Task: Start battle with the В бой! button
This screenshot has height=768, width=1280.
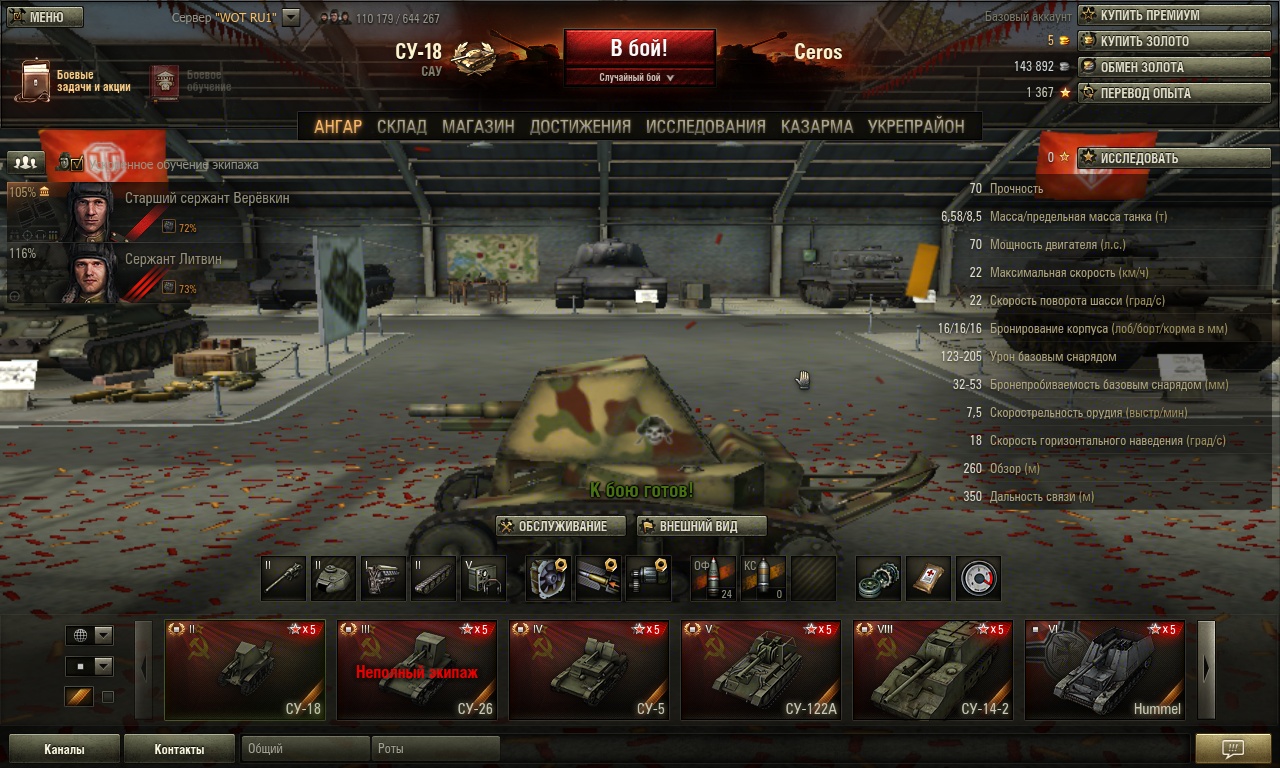Action: (639, 47)
